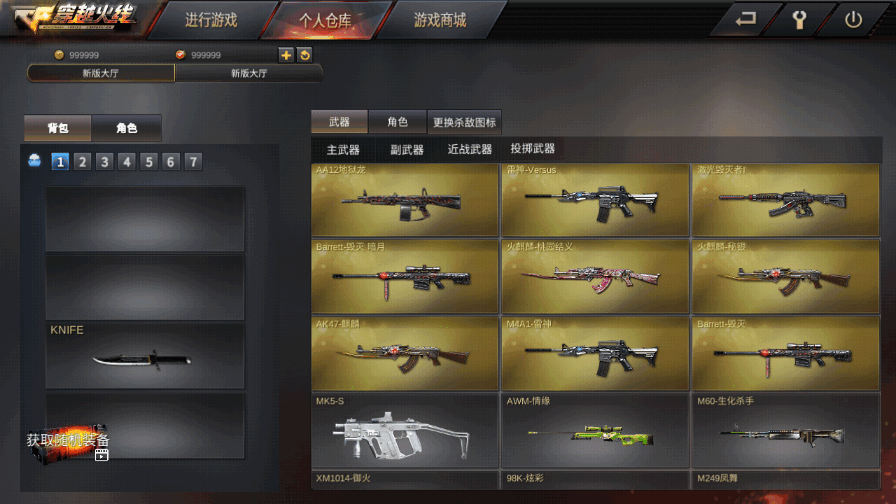The width and height of the screenshot is (896, 504).
Task: Switch to the 游戏商城 shop tab
Action: coord(440,20)
